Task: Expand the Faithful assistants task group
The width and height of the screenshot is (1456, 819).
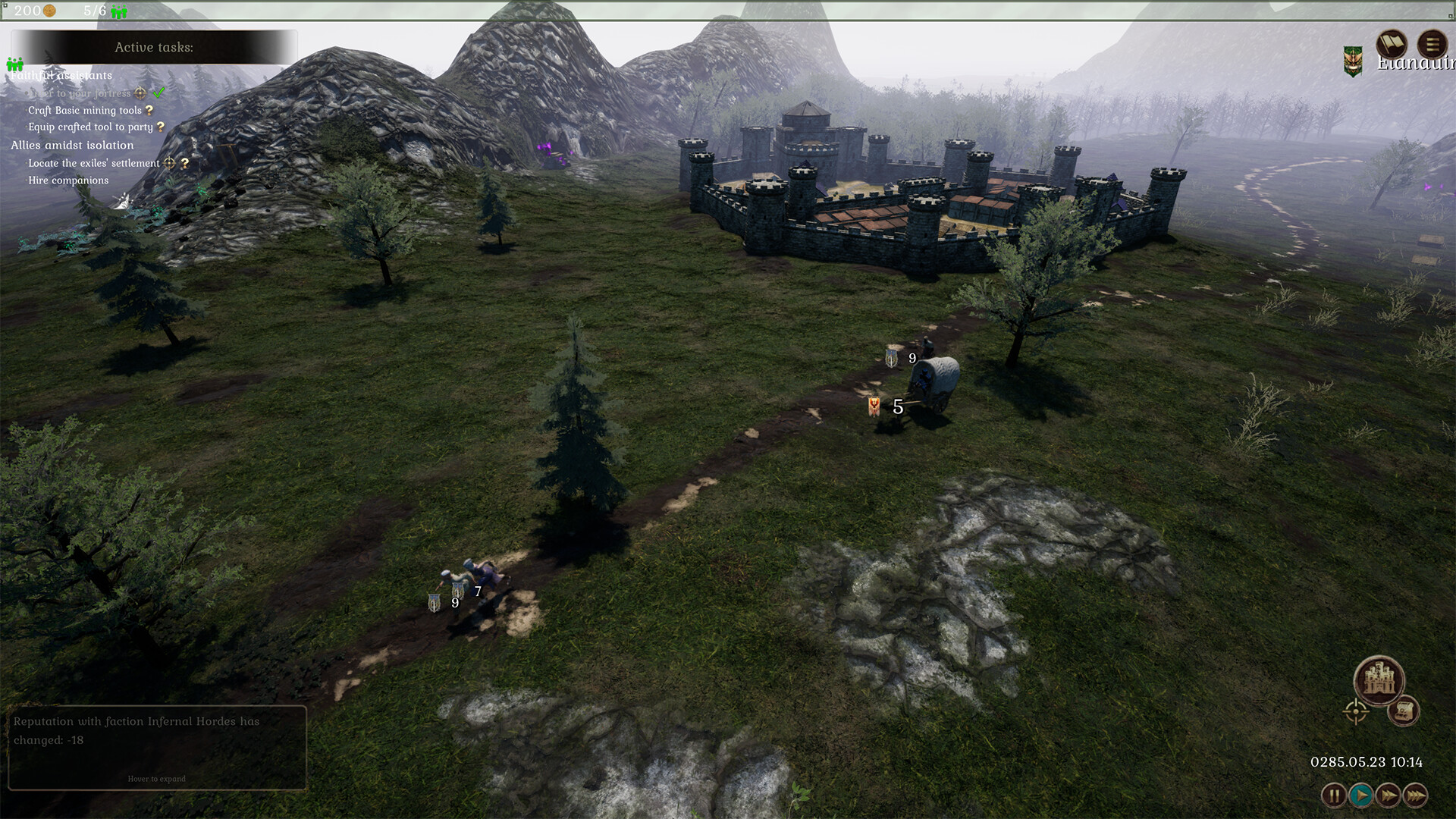Action: (x=61, y=75)
